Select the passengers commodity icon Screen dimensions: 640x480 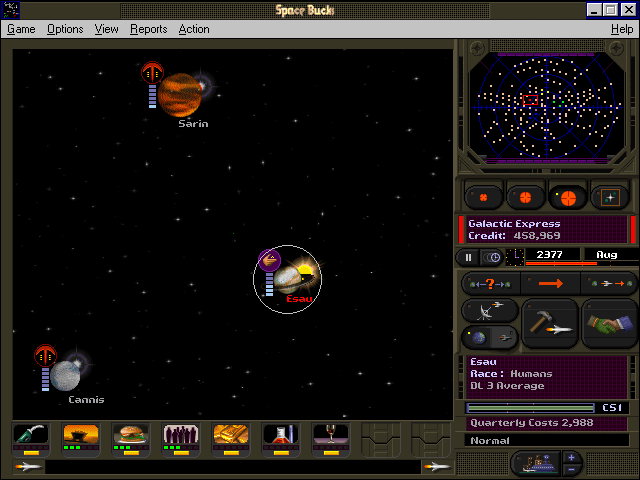pyautogui.click(x=181, y=436)
